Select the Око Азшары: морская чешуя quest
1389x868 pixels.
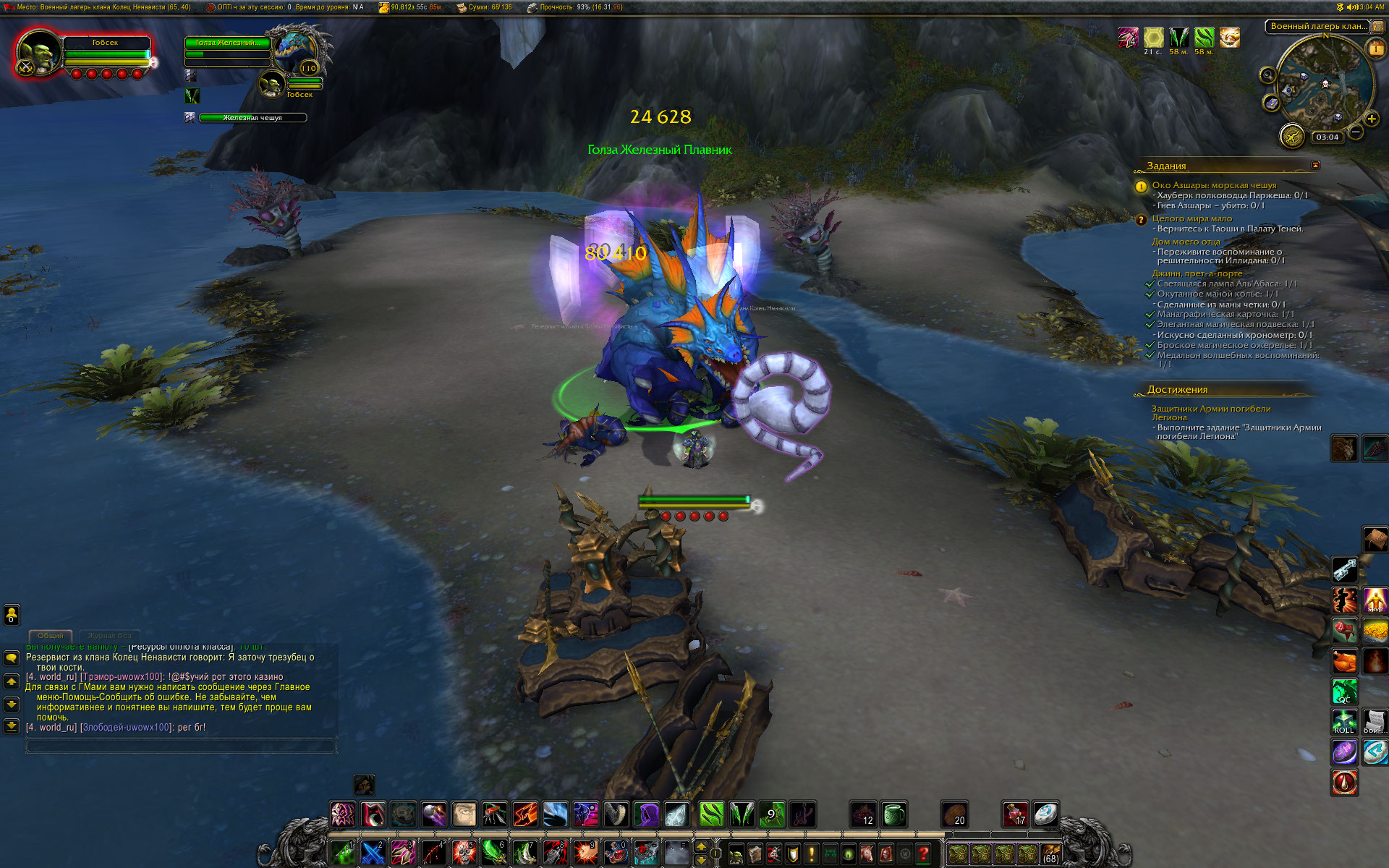(1214, 185)
